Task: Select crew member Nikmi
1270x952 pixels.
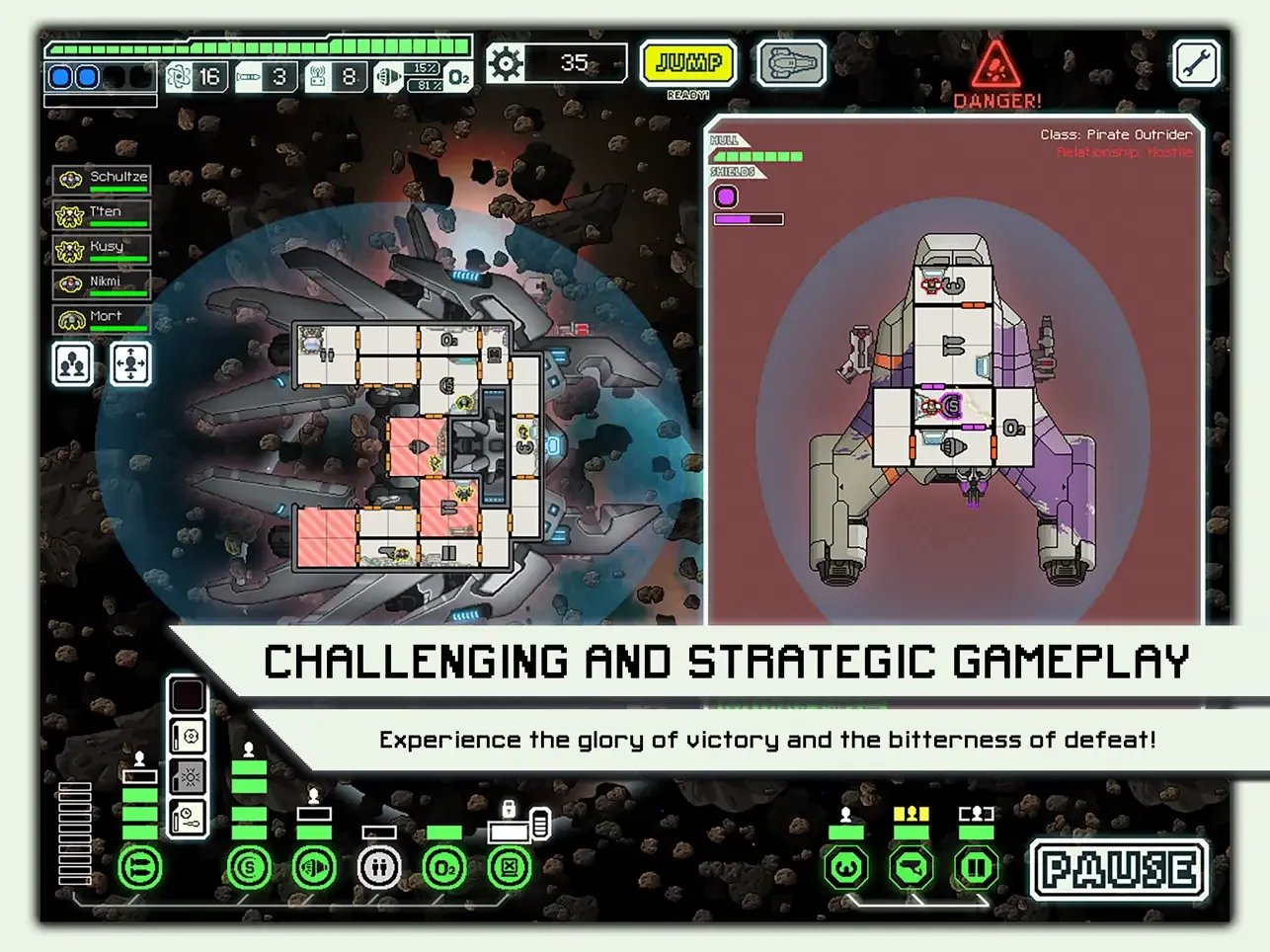Action: pyautogui.click(x=102, y=284)
